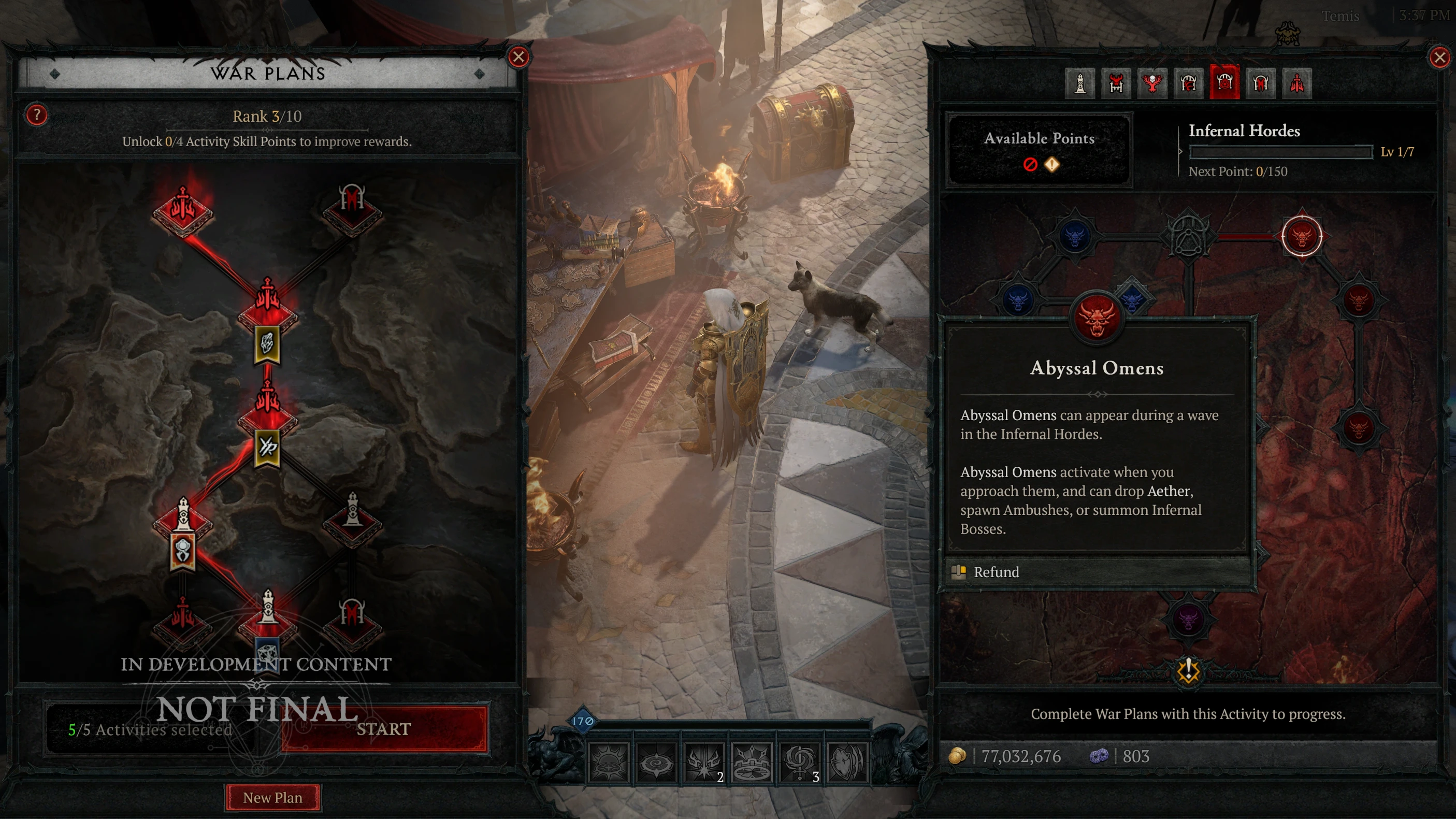Image resolution: width=1456 pixels, height=819 pixels.
Task: Select the Abyssal Omens demon head node
Action: (x=1097, y=318)
